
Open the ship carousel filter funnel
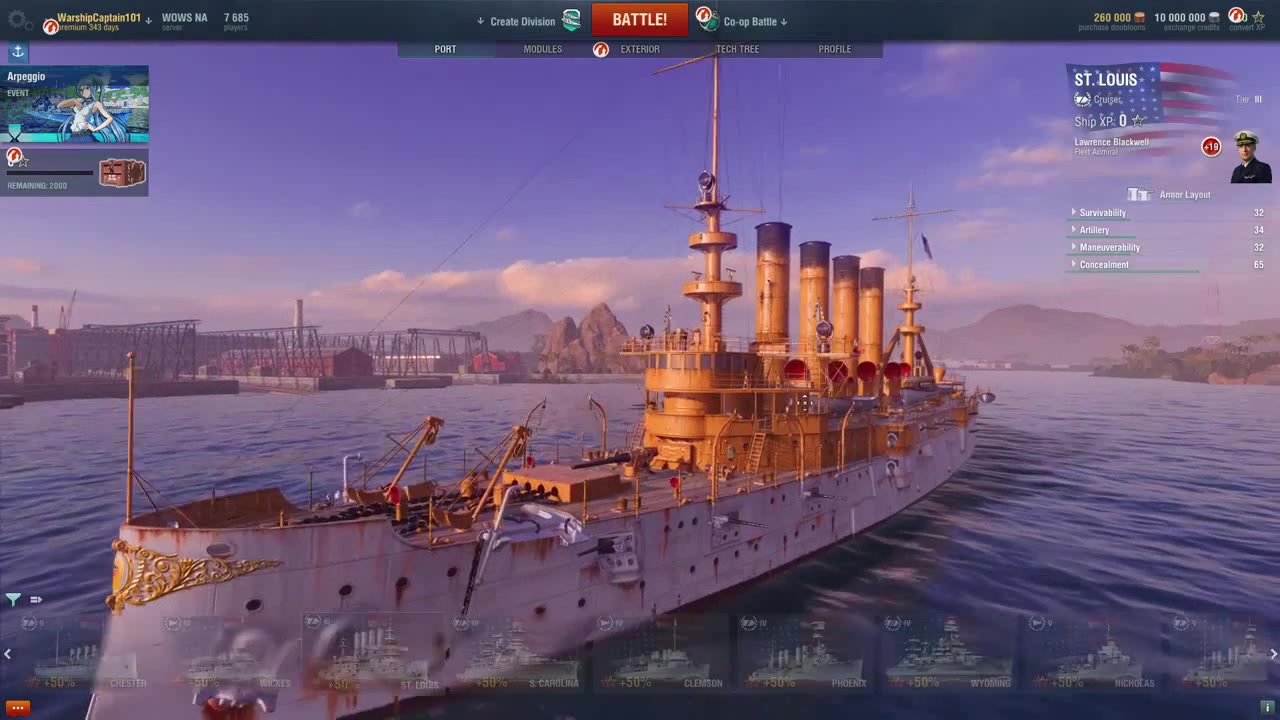point(13,600)
